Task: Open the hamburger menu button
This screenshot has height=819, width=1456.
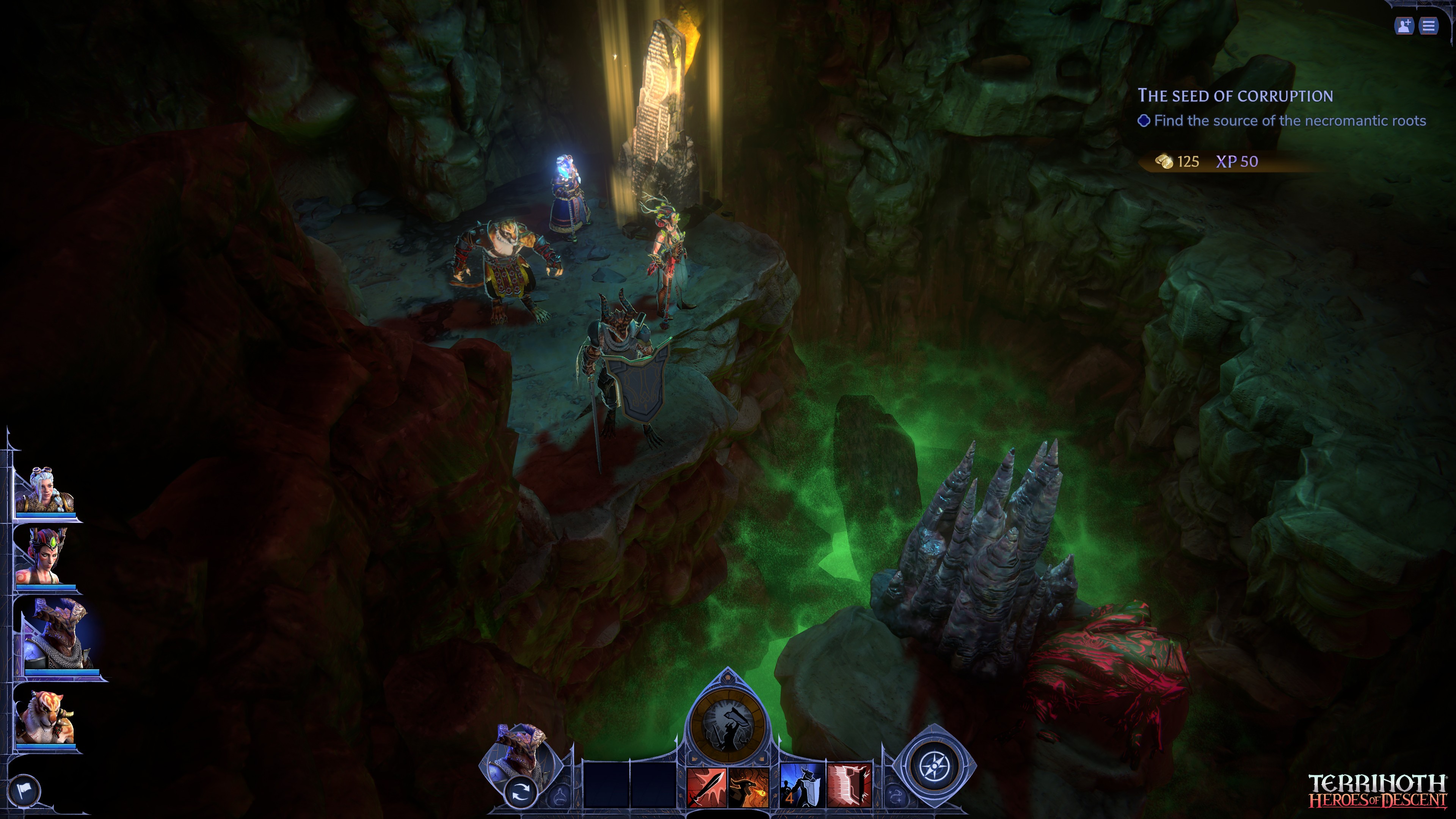Action: coord(1428,26)
